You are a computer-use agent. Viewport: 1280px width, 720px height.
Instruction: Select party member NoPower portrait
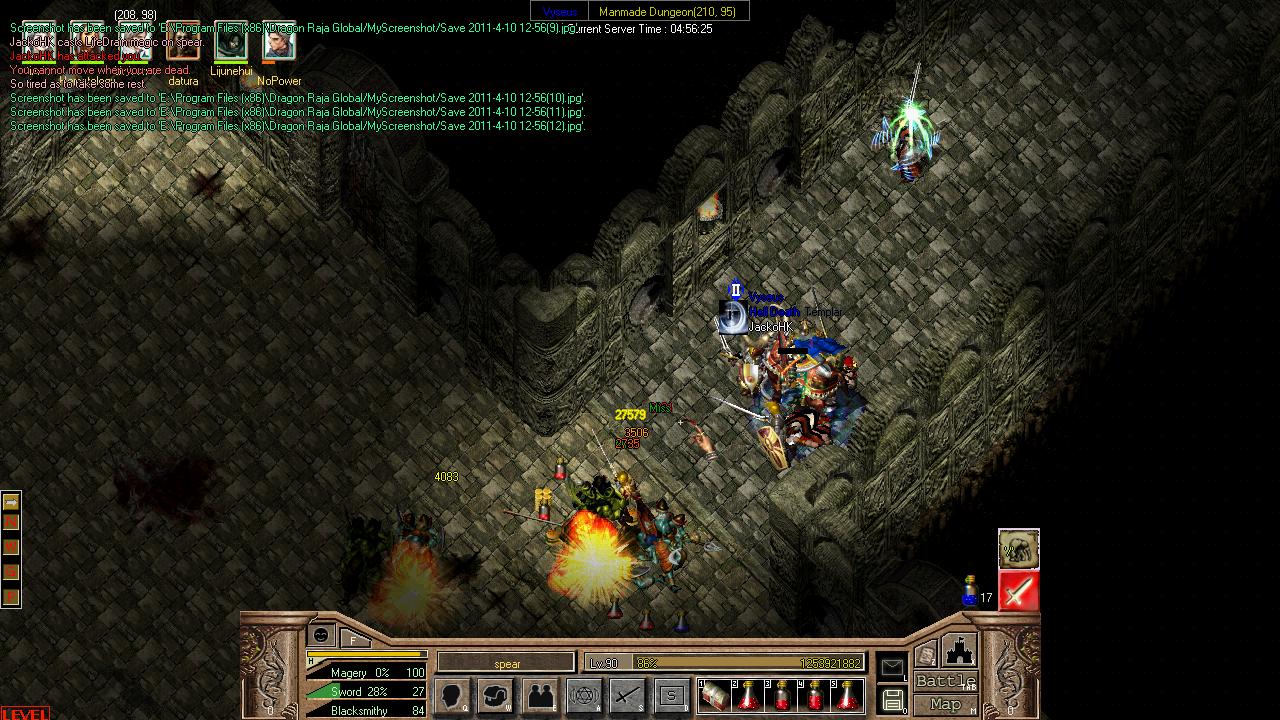pyautogui.click(x=279, y=43)
